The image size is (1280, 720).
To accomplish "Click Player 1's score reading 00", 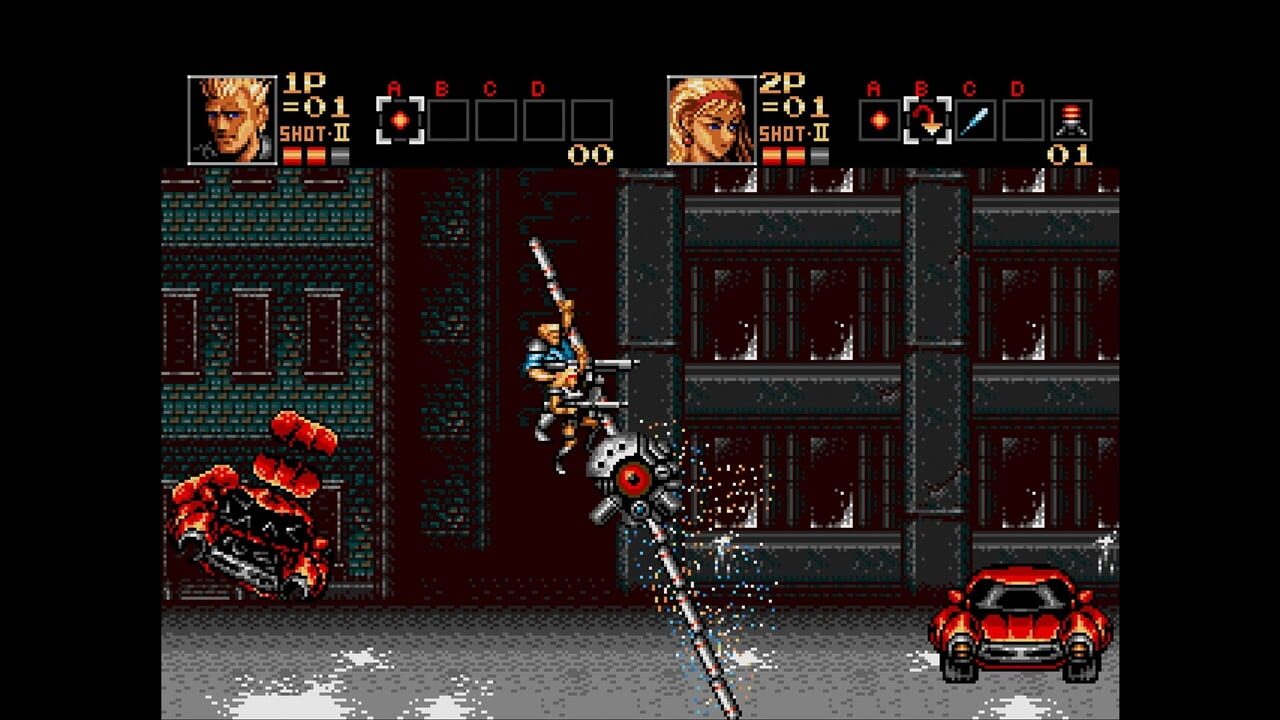I will coord(589,152).
